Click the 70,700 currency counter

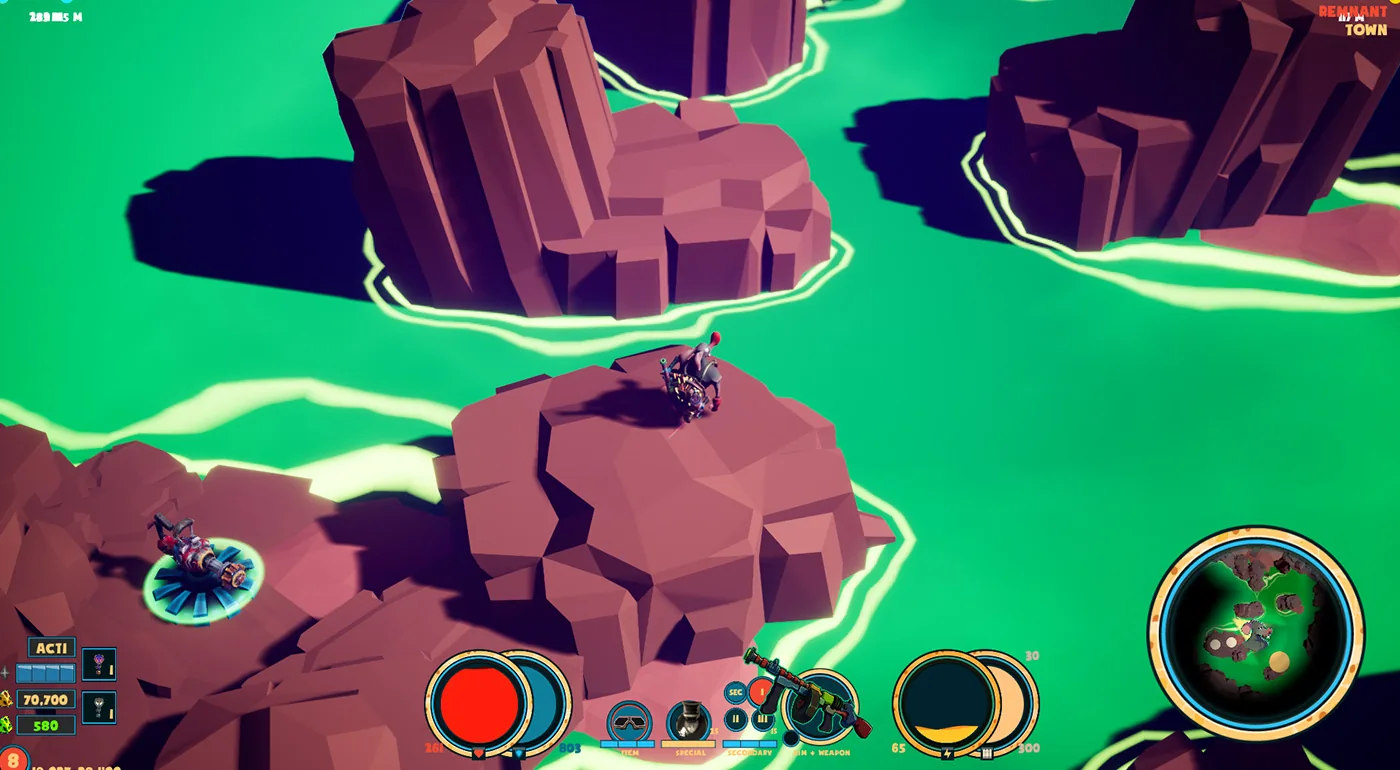point(45,699)
